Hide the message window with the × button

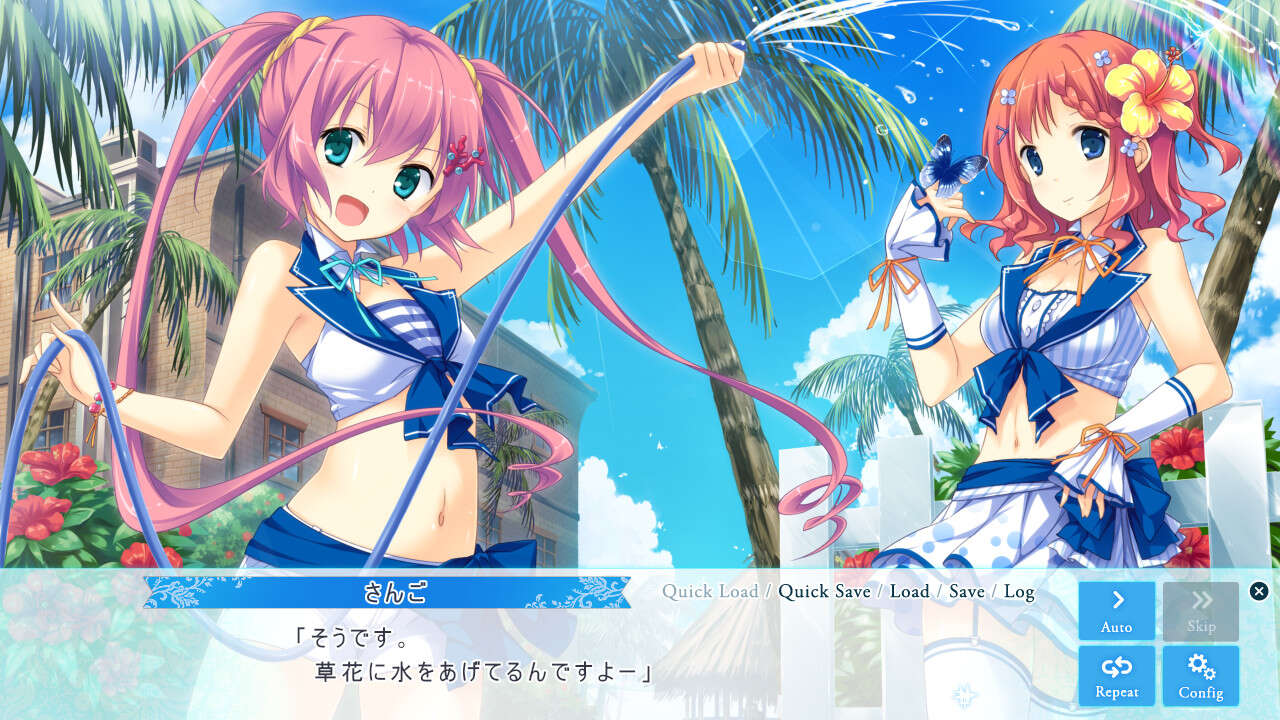pyautogui.click(x=1258, y=588)
